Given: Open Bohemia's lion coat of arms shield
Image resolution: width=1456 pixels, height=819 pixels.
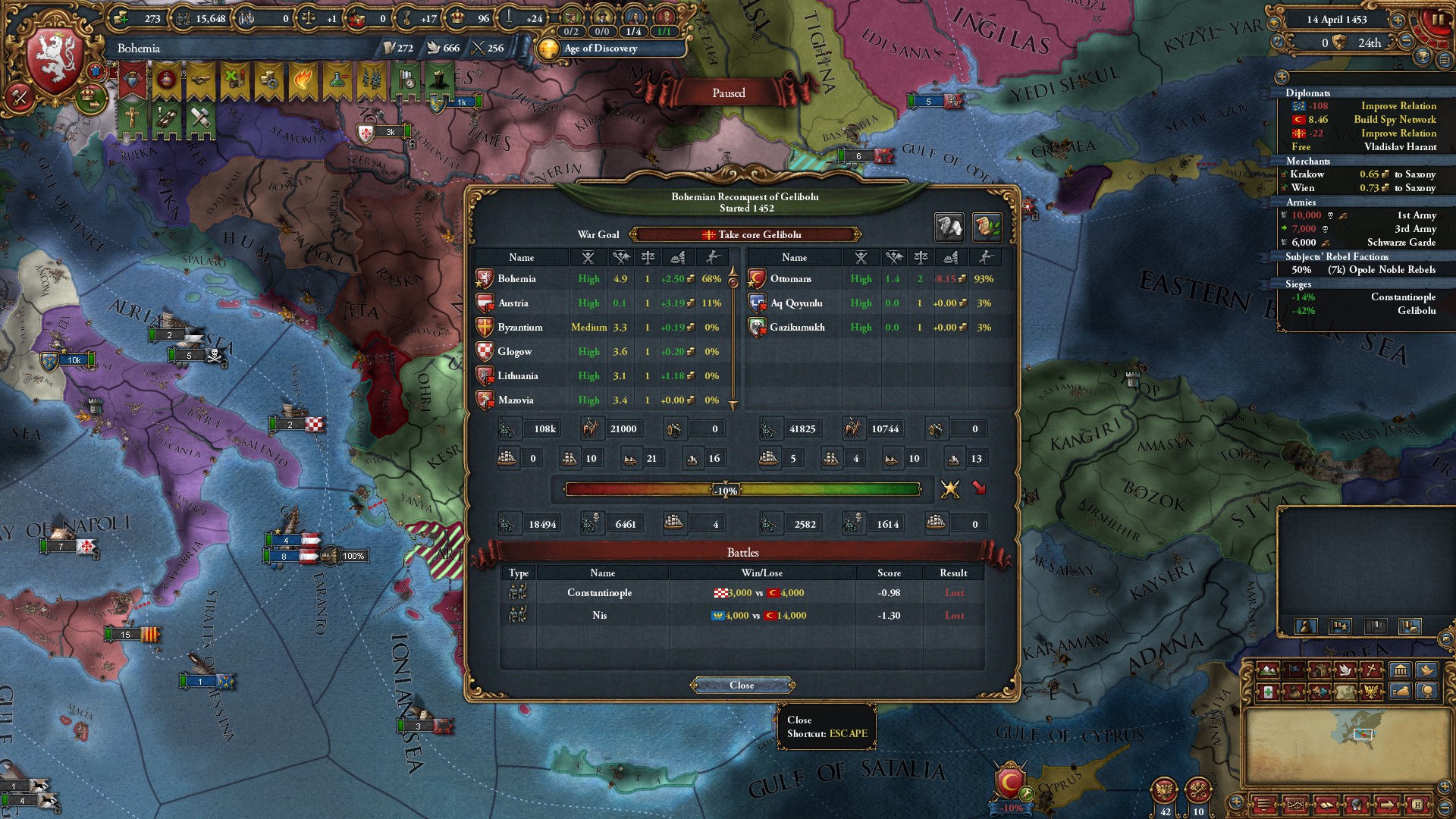Looking at the screenshot, I should [55, 62].
